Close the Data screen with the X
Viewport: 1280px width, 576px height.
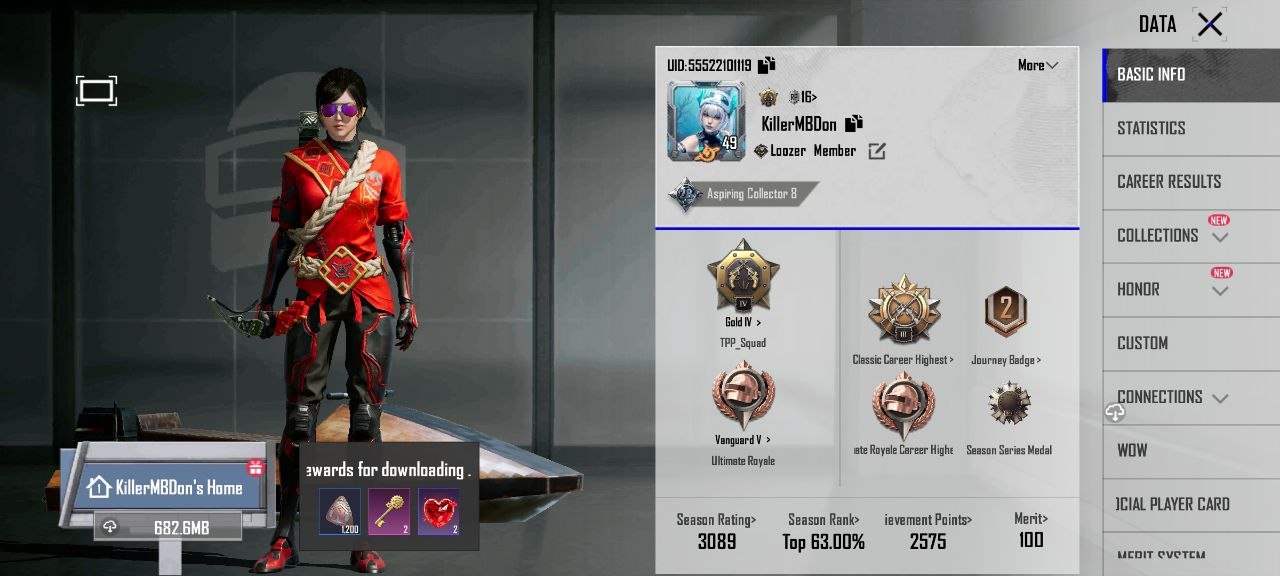coord(1209,24)
